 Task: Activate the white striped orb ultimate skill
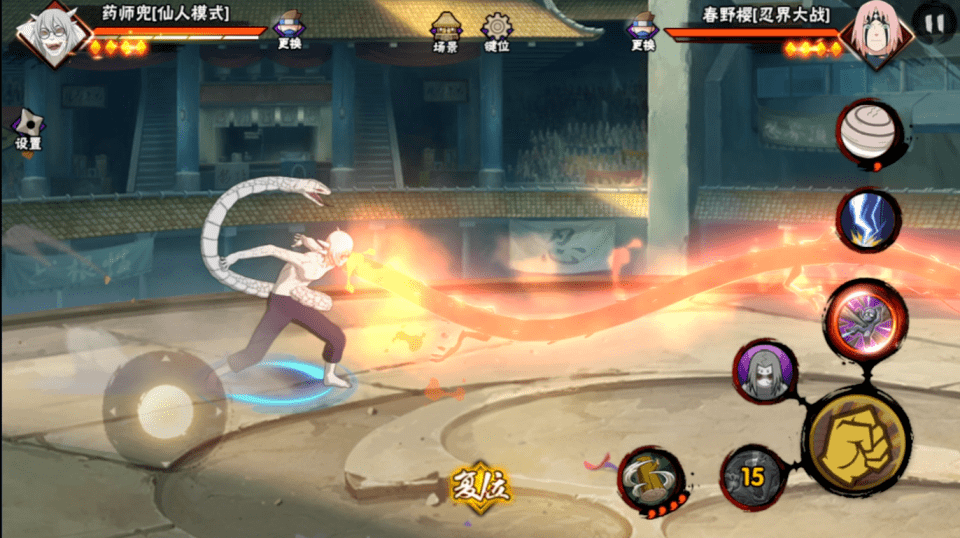[x=868, y=135]
